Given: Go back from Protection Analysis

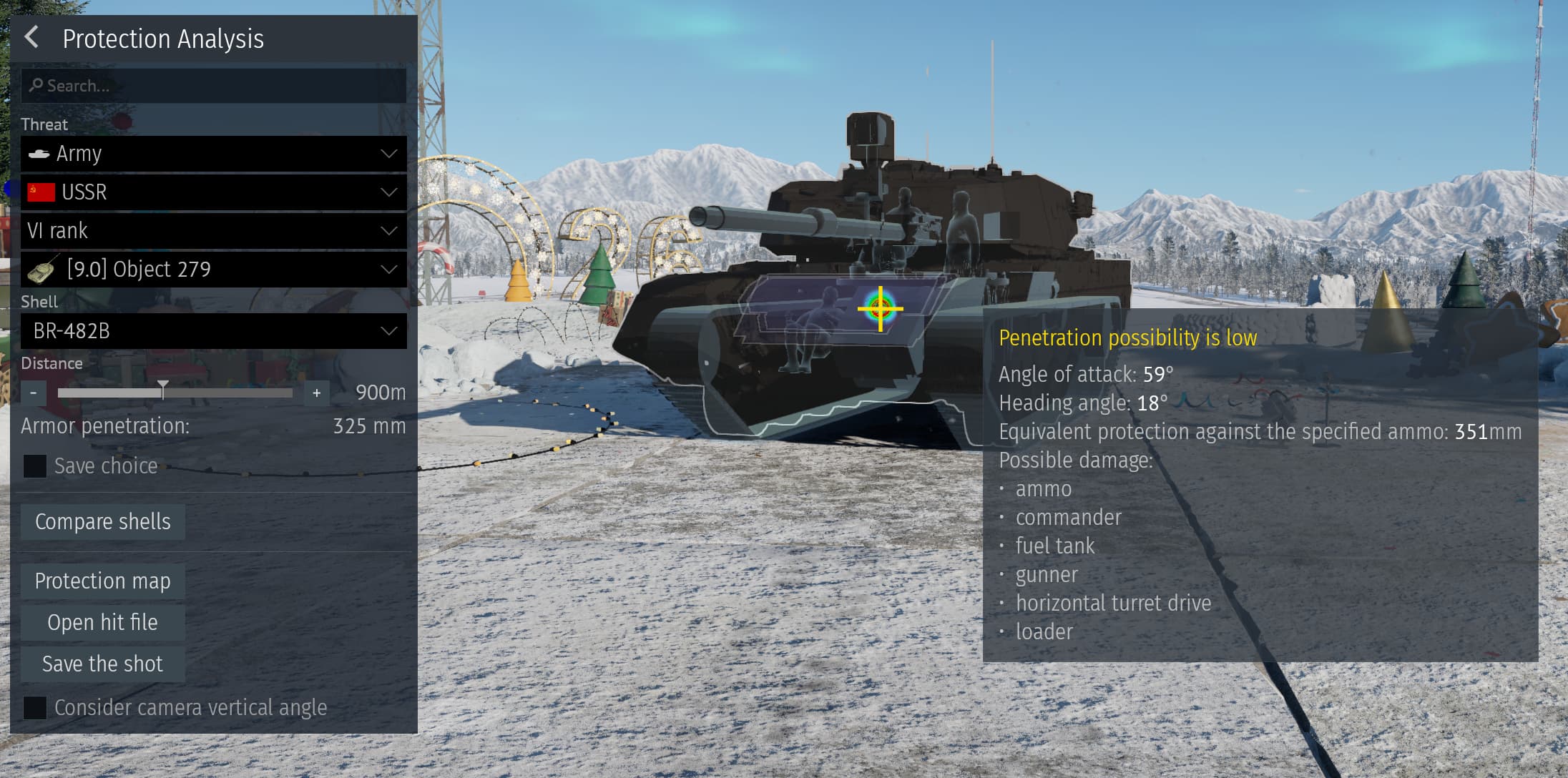Looking at the screenshot, I should pos(31,37).
